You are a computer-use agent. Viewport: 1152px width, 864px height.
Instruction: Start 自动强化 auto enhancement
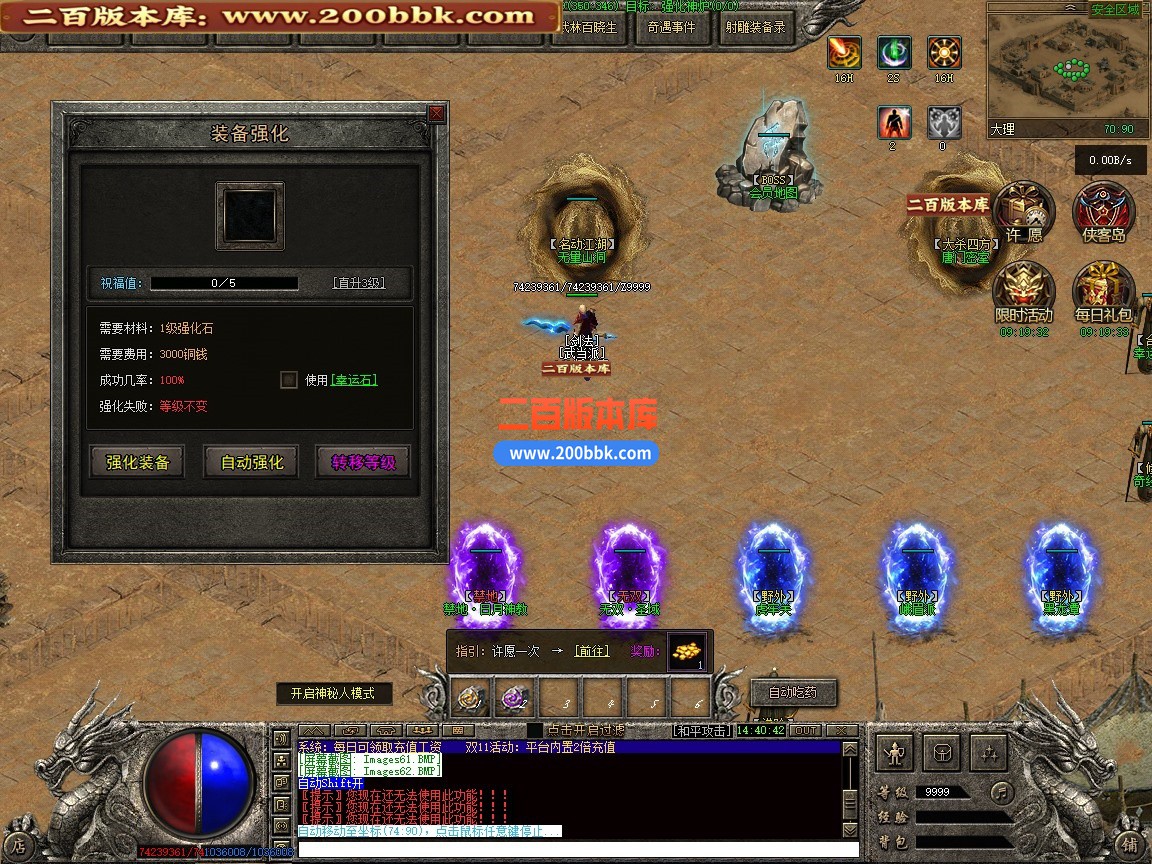252,462
